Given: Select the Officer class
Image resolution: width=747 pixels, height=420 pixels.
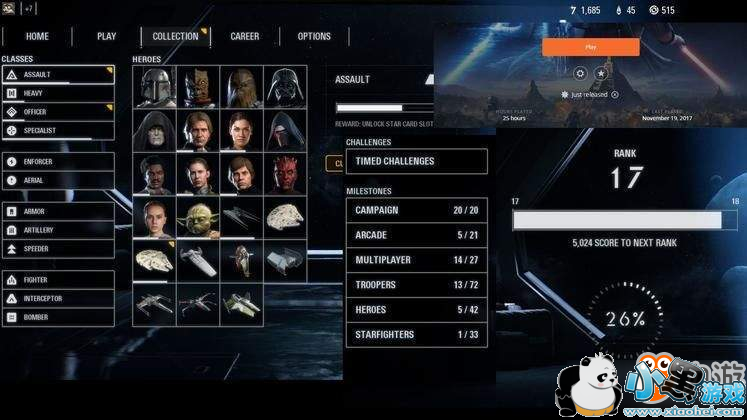Looking at the screenshot, I should 57,112.
